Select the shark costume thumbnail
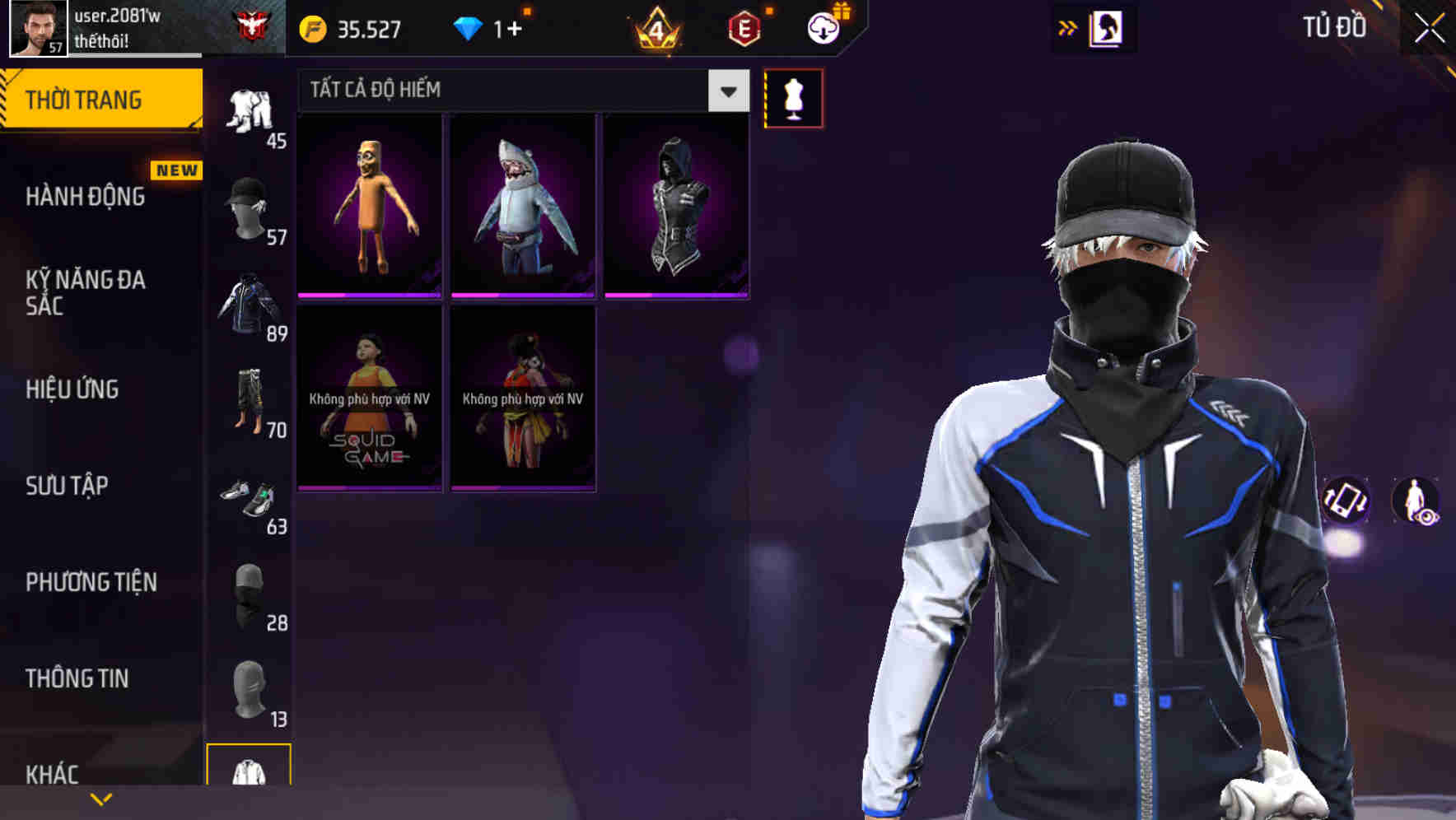 coord(522,204)
